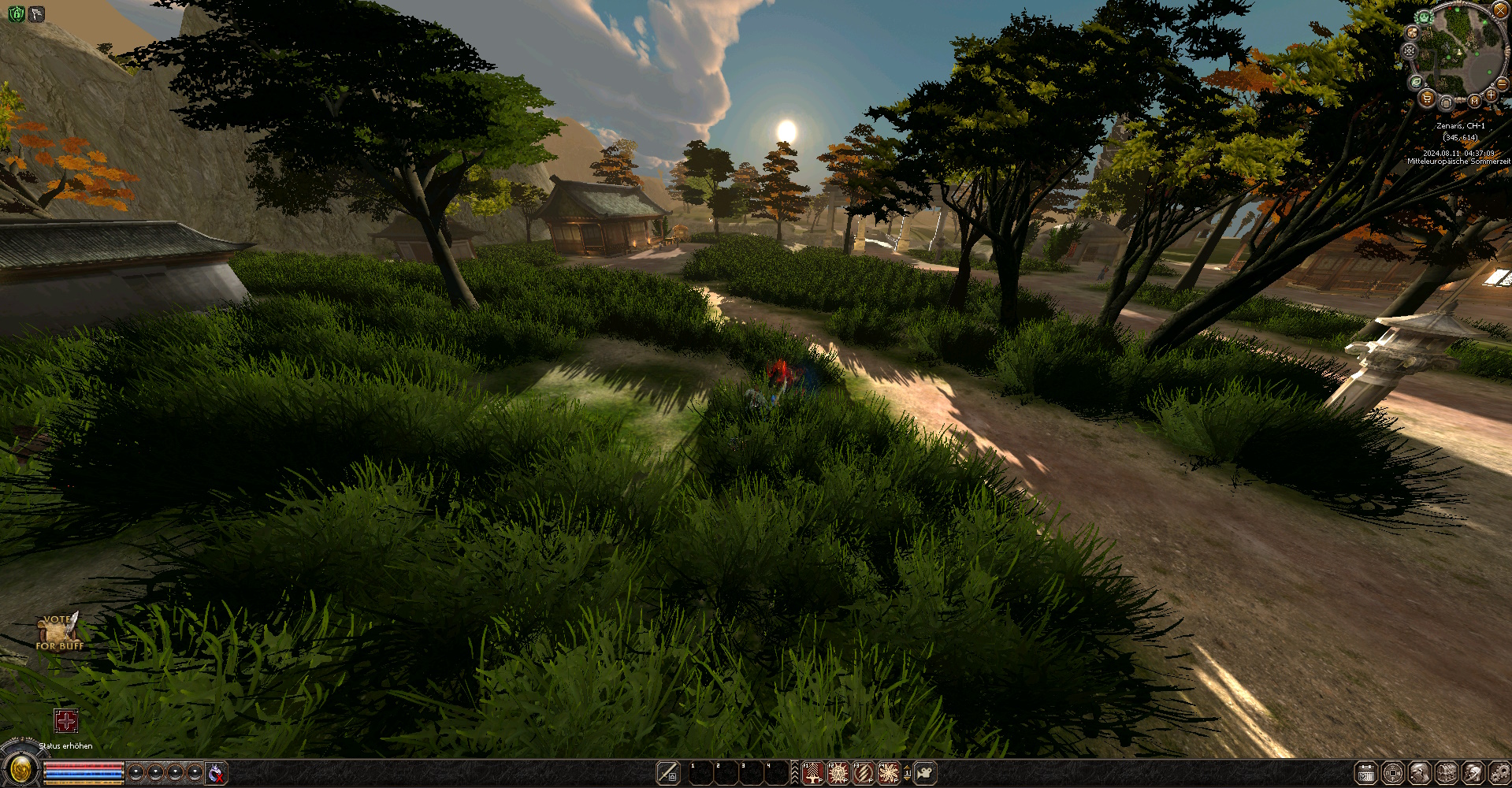Open the event calendar icon
Screen dimensions: 1512x788
(1366, 772)
